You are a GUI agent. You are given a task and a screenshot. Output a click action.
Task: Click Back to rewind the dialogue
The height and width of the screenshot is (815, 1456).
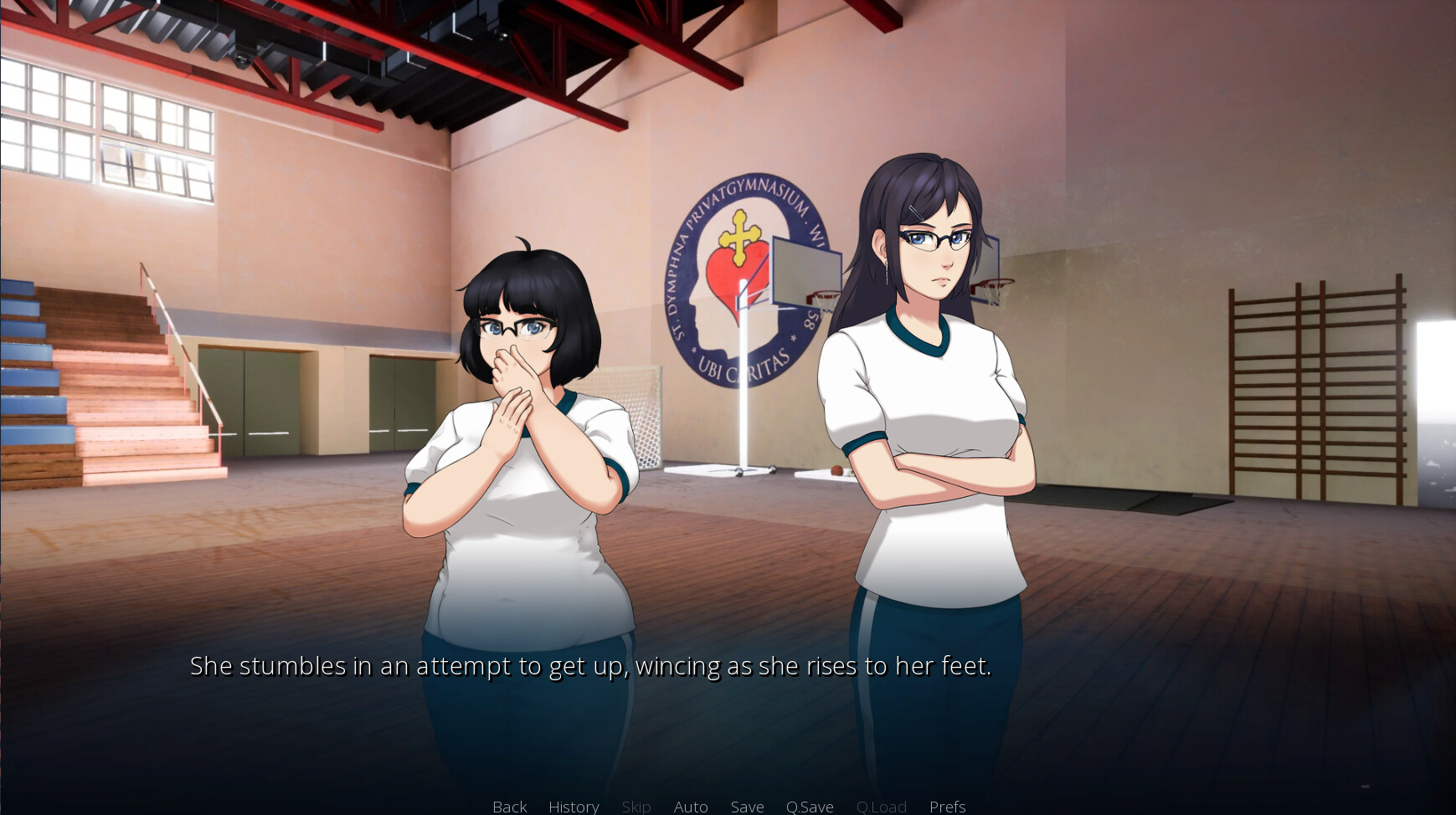509,806
